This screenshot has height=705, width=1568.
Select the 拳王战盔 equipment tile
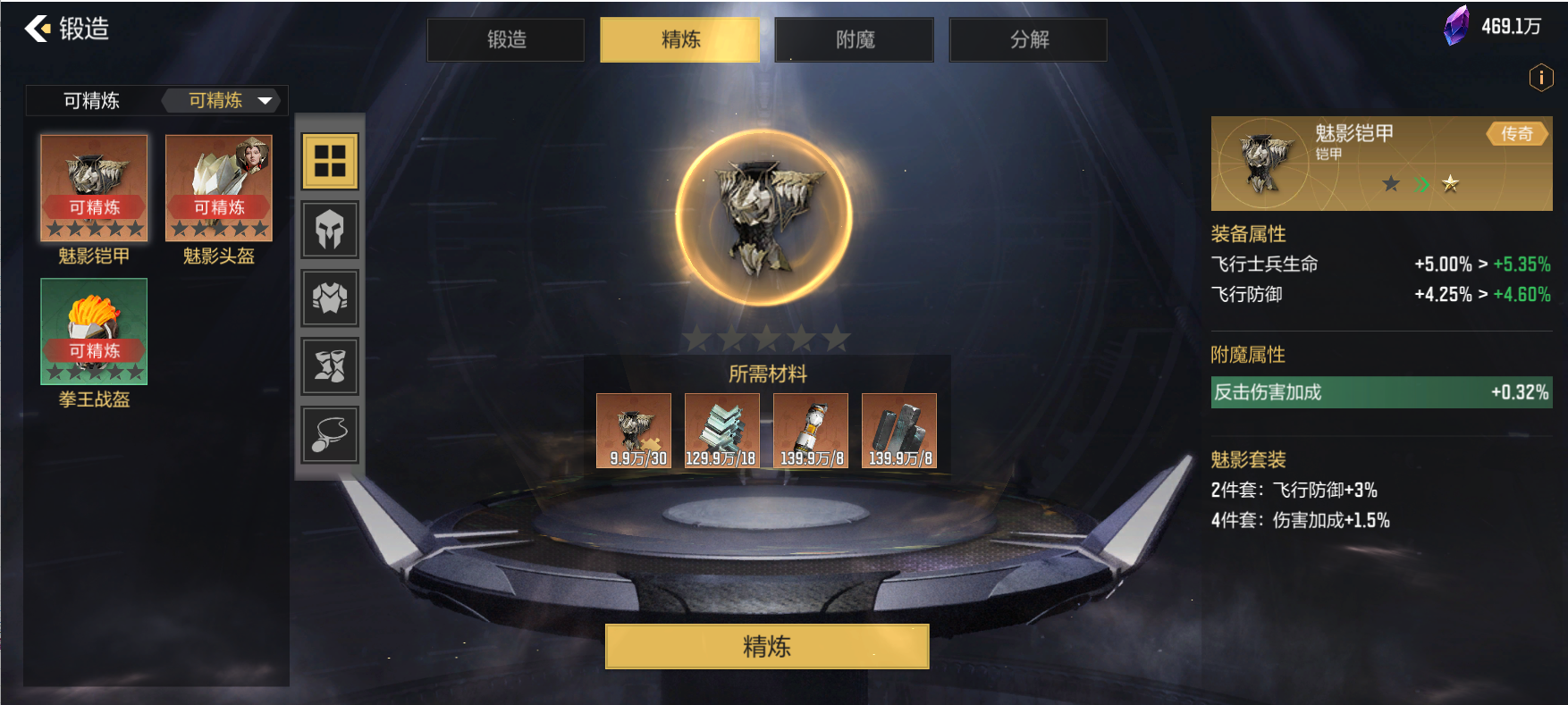94,332
